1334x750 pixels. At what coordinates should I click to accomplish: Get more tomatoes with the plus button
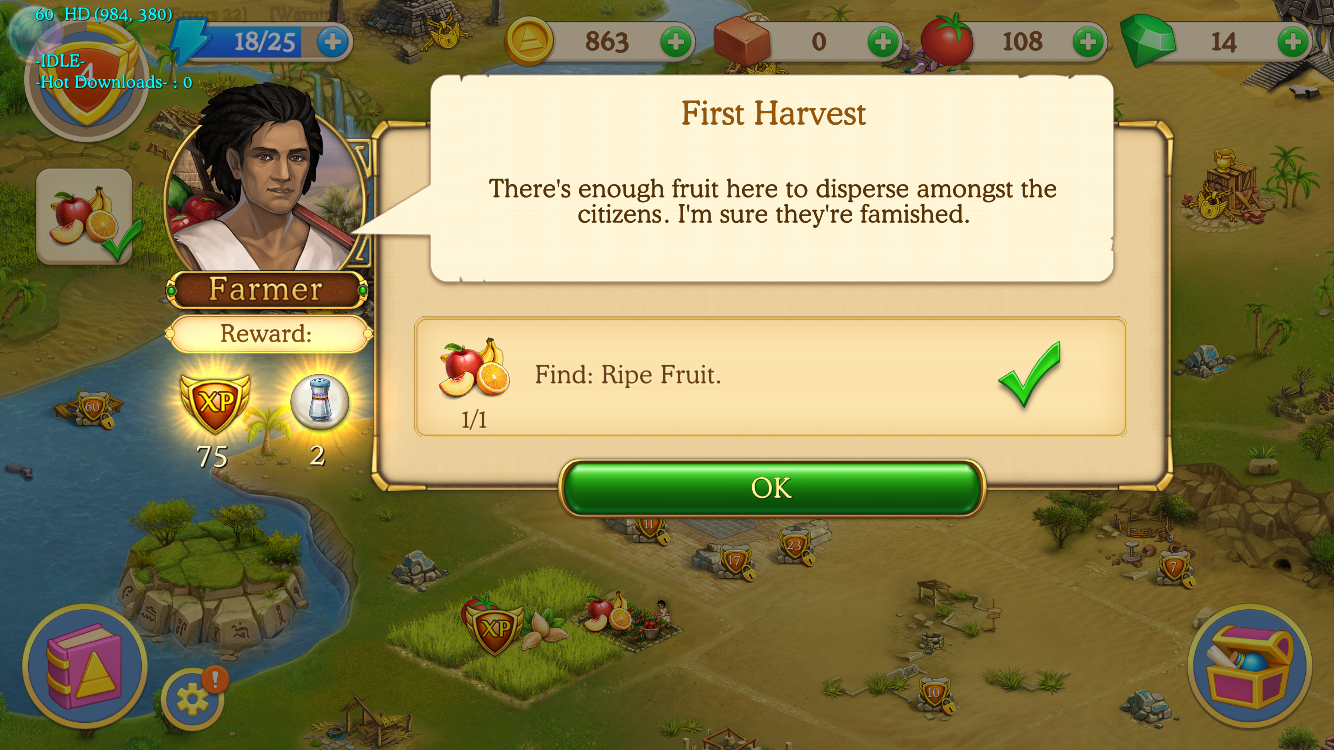(x=1088, y=42)
